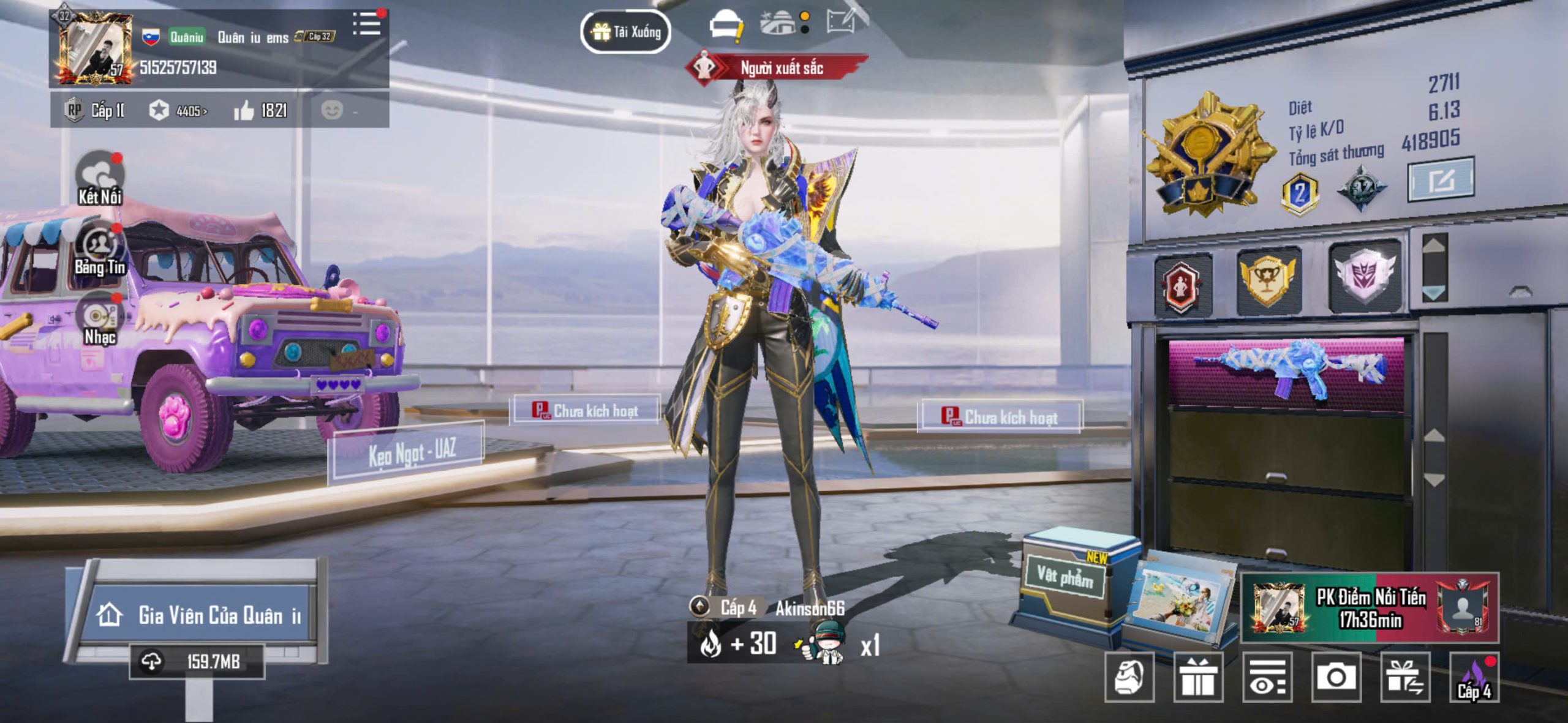Open the hamburger list menu

(367, 24)
